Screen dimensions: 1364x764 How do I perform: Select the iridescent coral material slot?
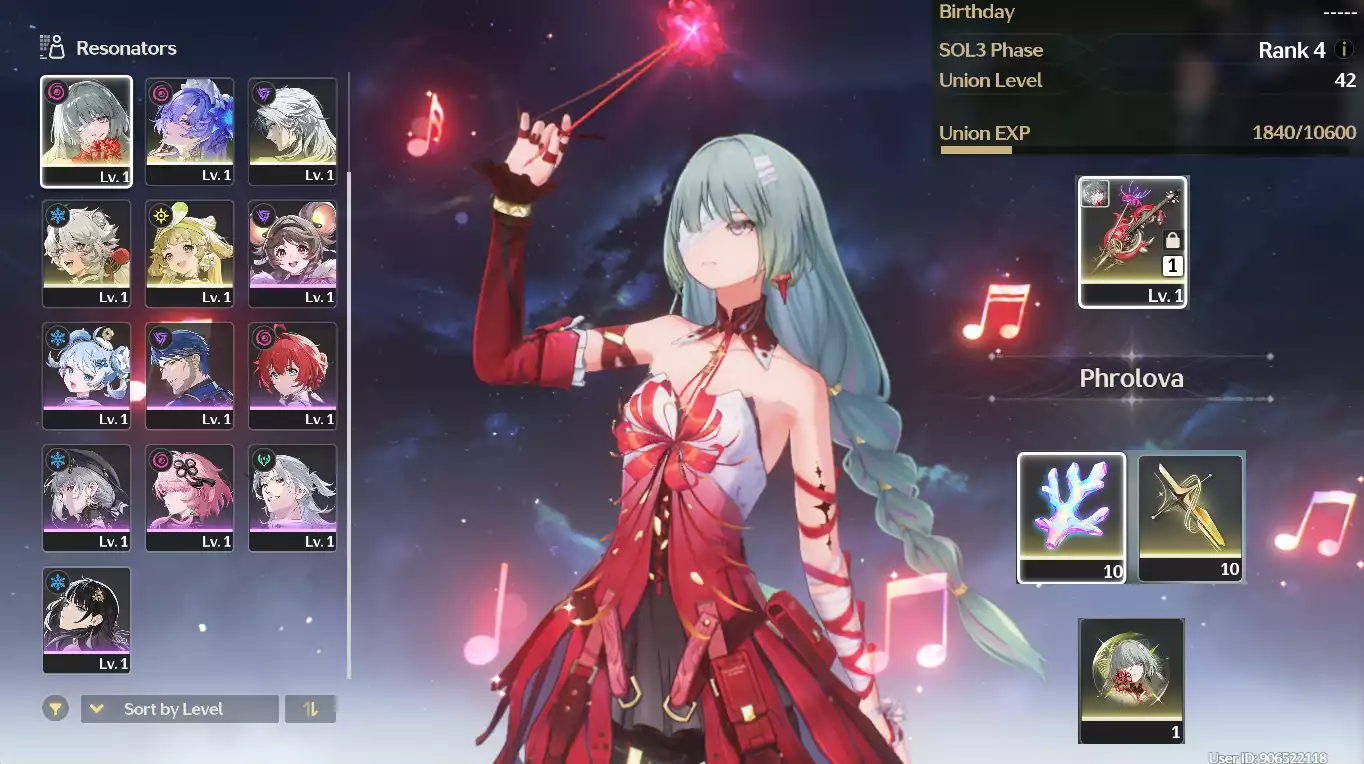[x=1071, y=517]
